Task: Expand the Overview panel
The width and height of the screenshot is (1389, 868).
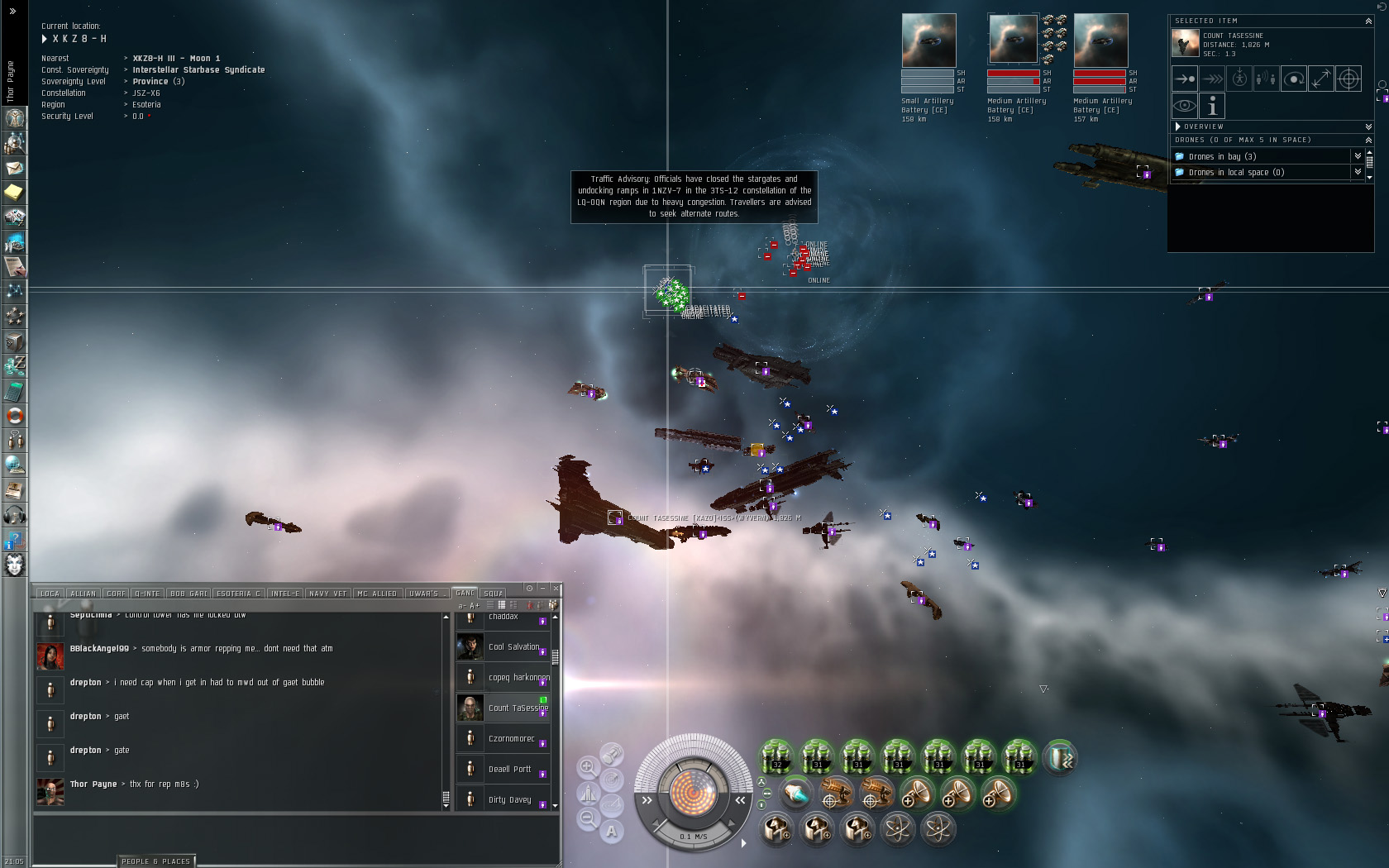Action: (x=1368, y=126)
